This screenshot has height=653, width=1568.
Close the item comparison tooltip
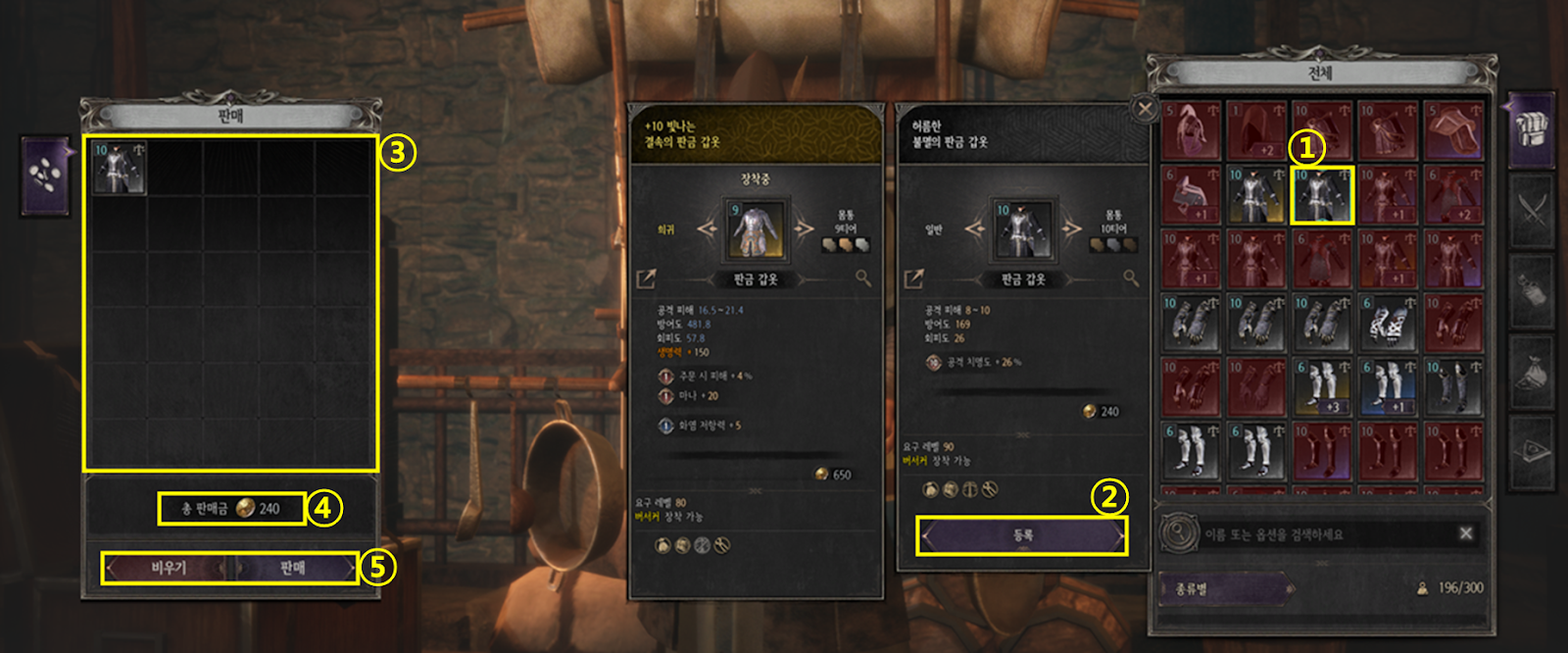click(x=1145, y=109)
